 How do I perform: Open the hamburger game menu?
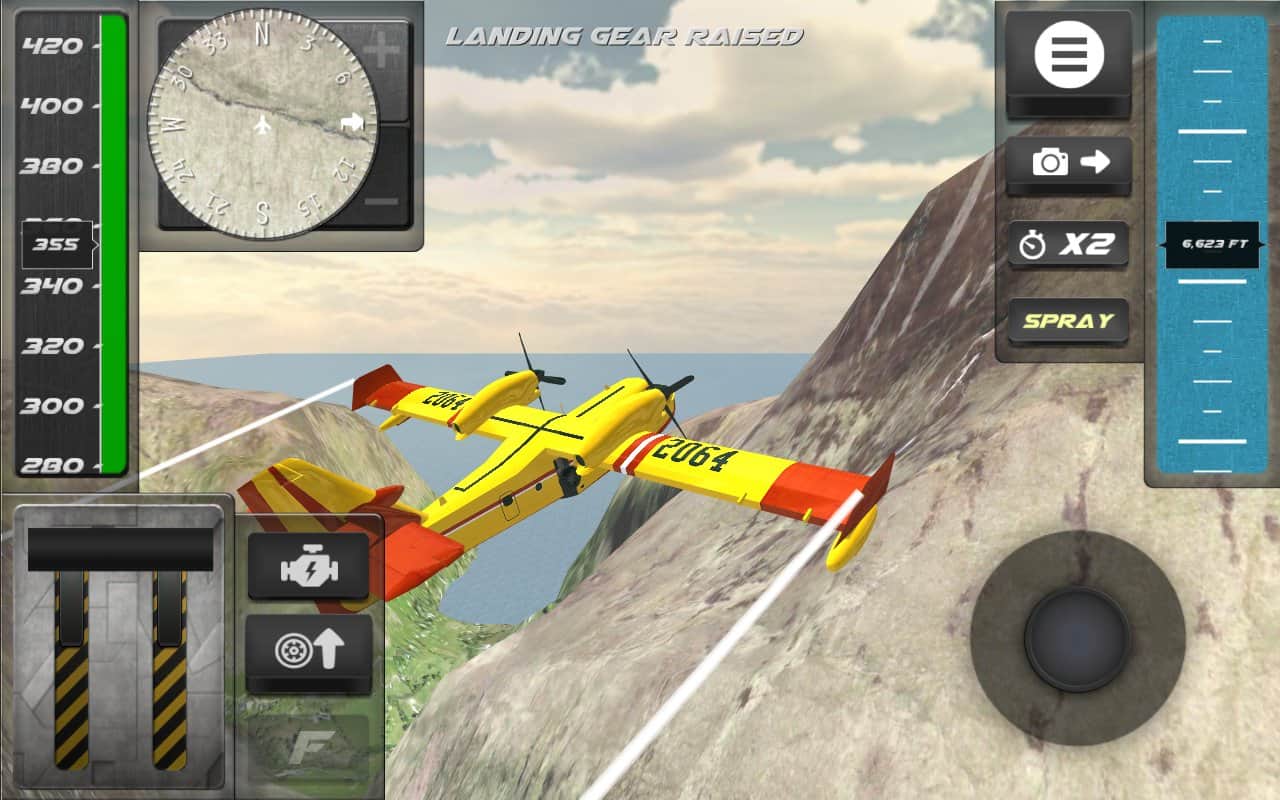(x=1067, y=55)
